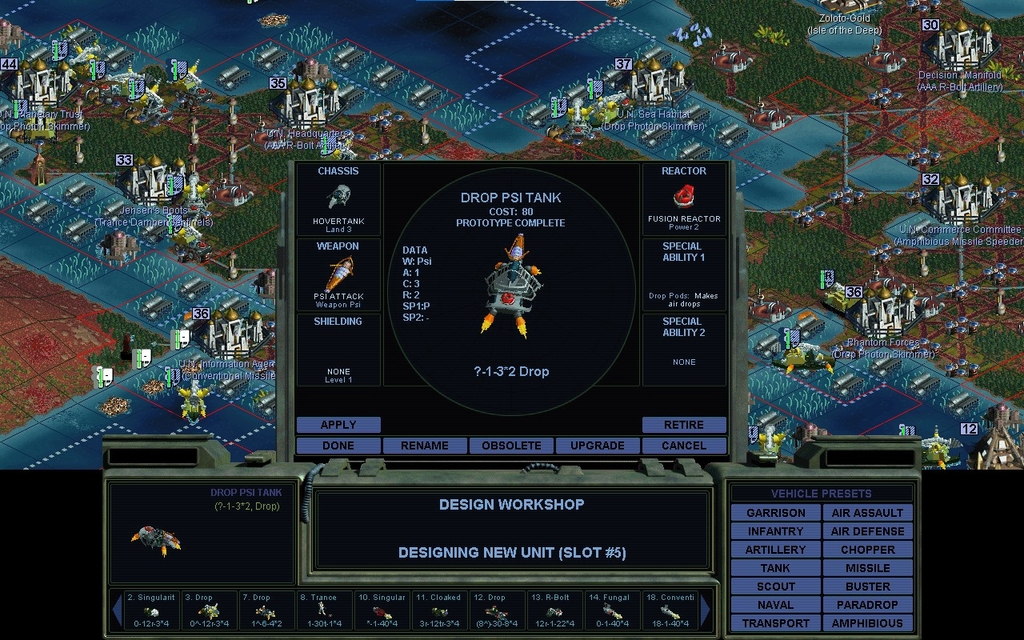1024x640 pixels.
Task: Select the Fusion Reactor panel
Action: pyautogui.click(x=684, y=199)
